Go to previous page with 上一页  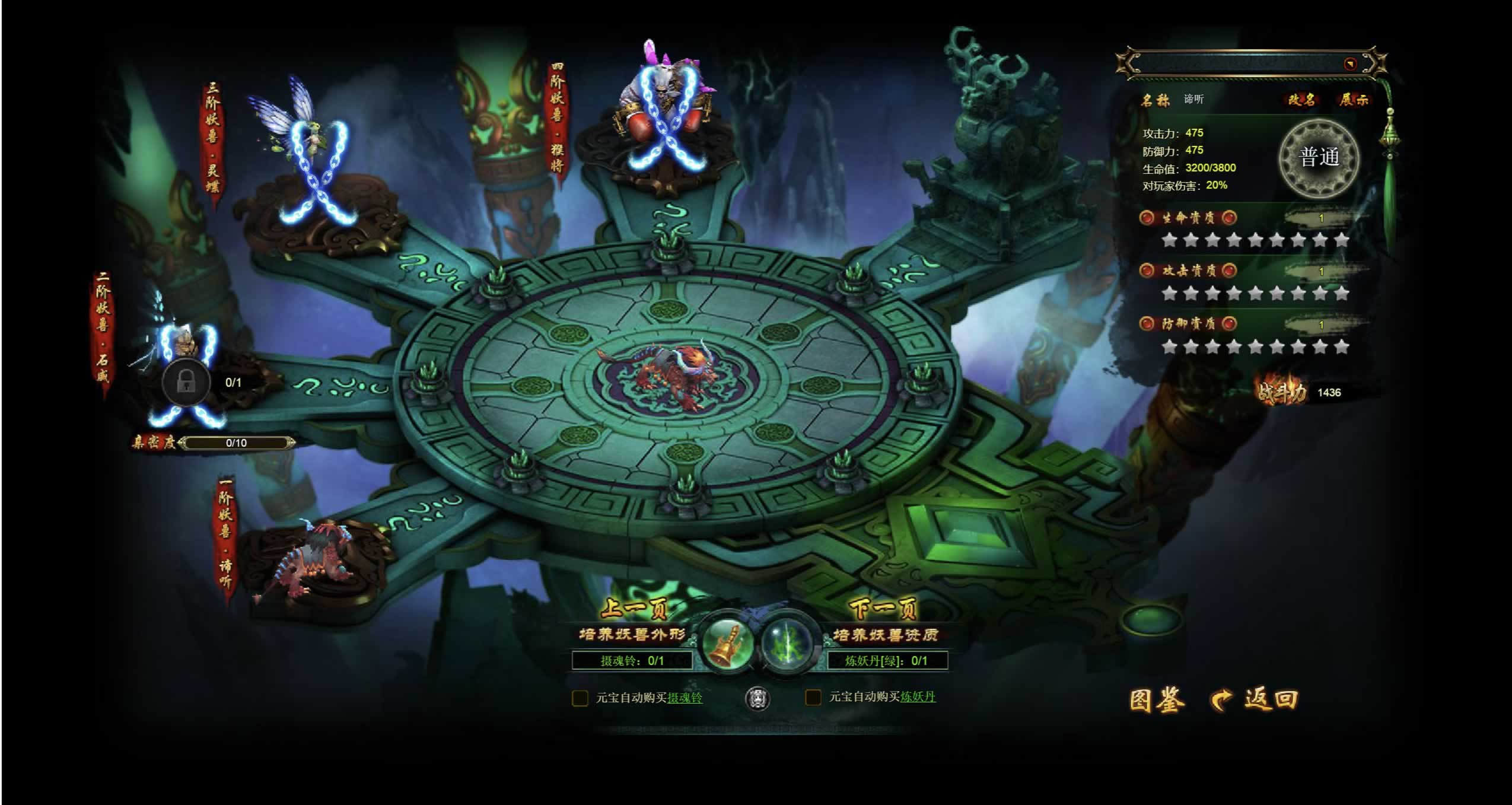[634, 609]
